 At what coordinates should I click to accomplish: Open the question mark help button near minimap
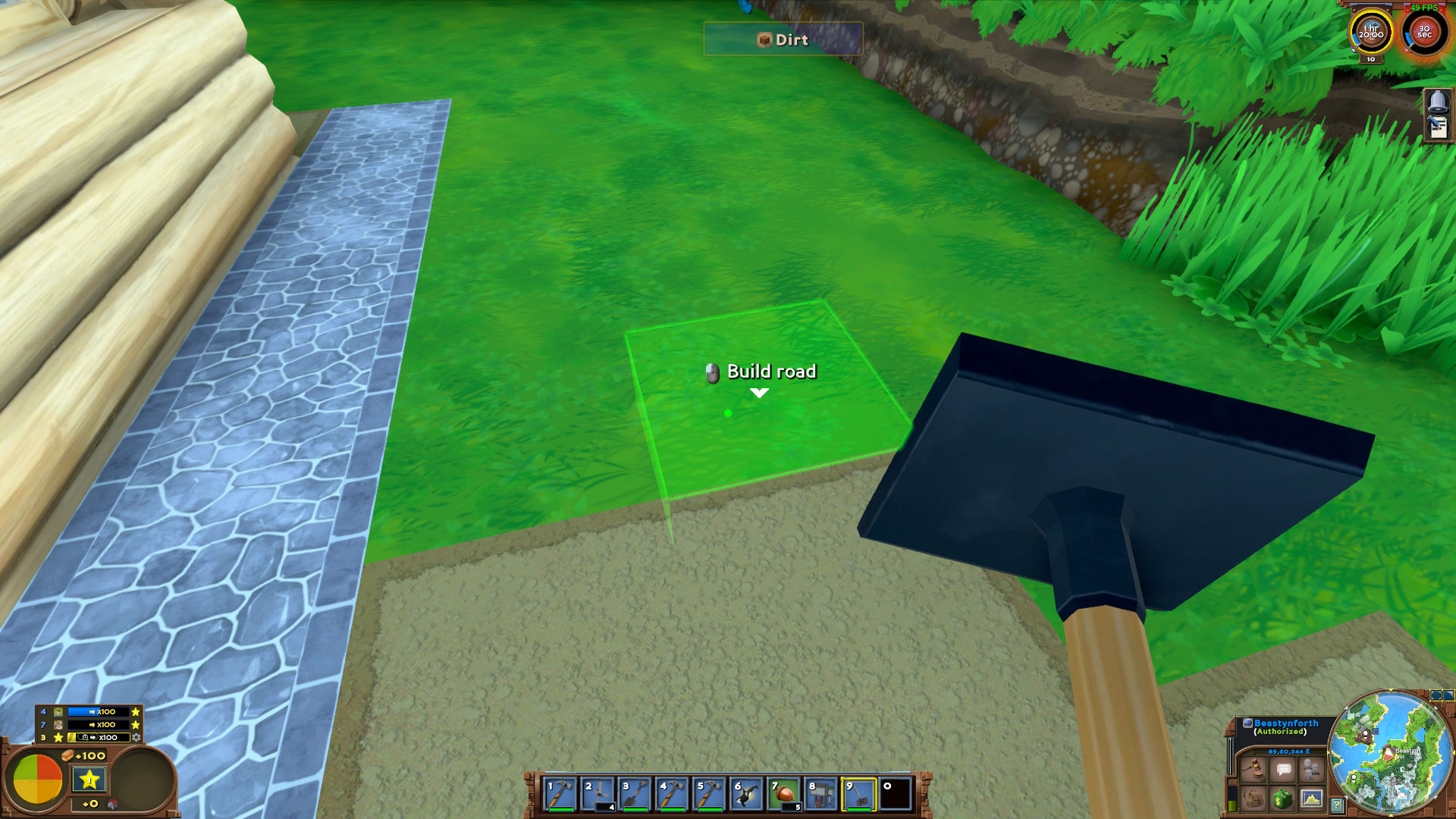[1337, 805]
